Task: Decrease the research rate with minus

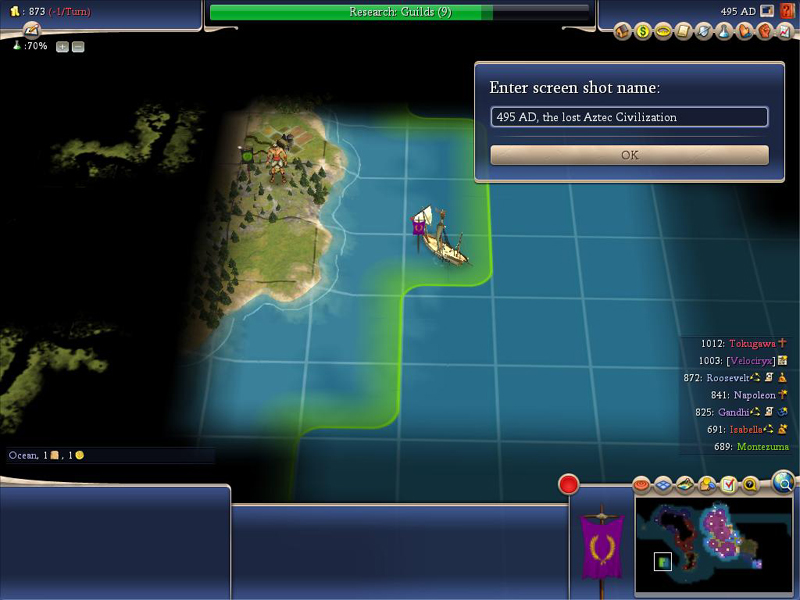Action: 78,47
